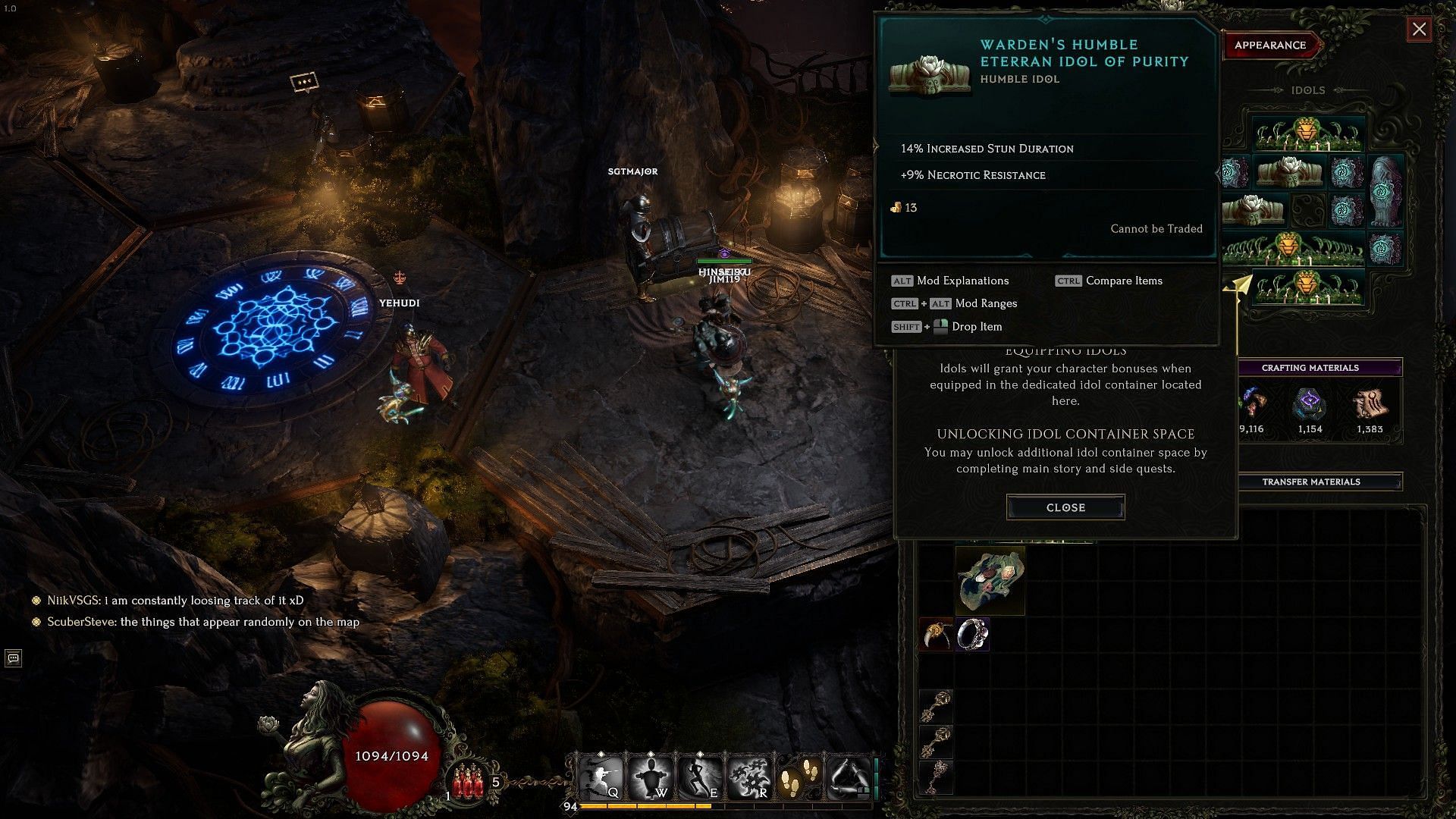The width and height of the screenshot is (1456, 819).
Task: Select the purple rune shard crafting material
Action: (x=1310, y=405)
